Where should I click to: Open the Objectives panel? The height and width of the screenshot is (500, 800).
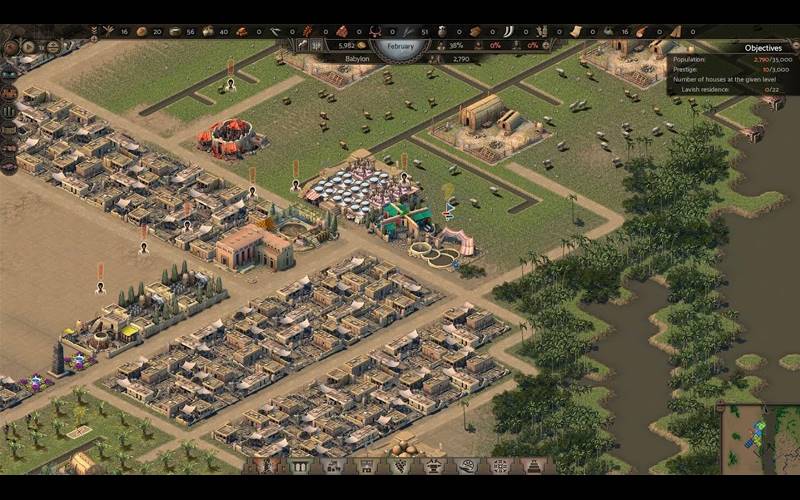762,47
